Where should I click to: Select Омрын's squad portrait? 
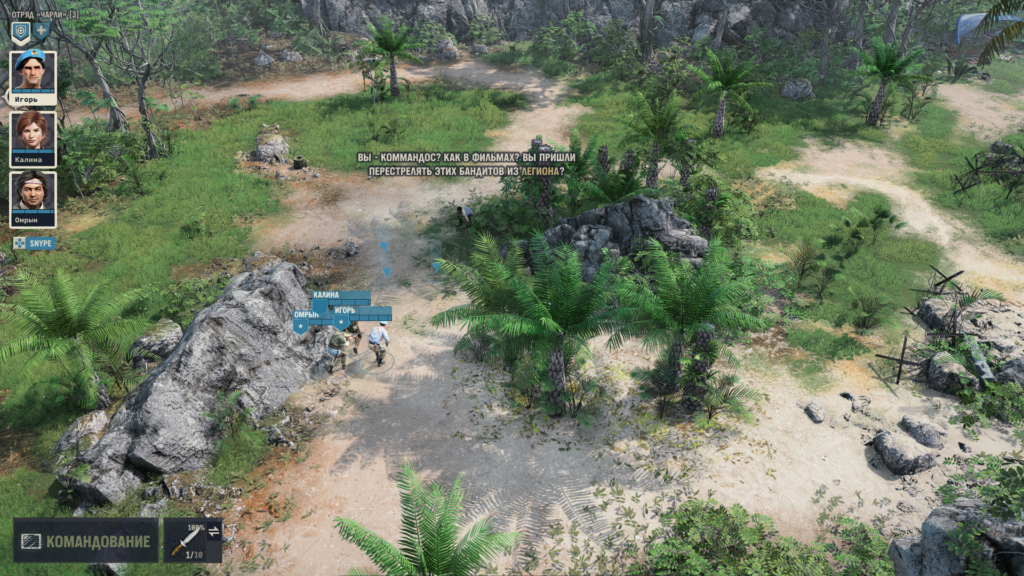33,195
